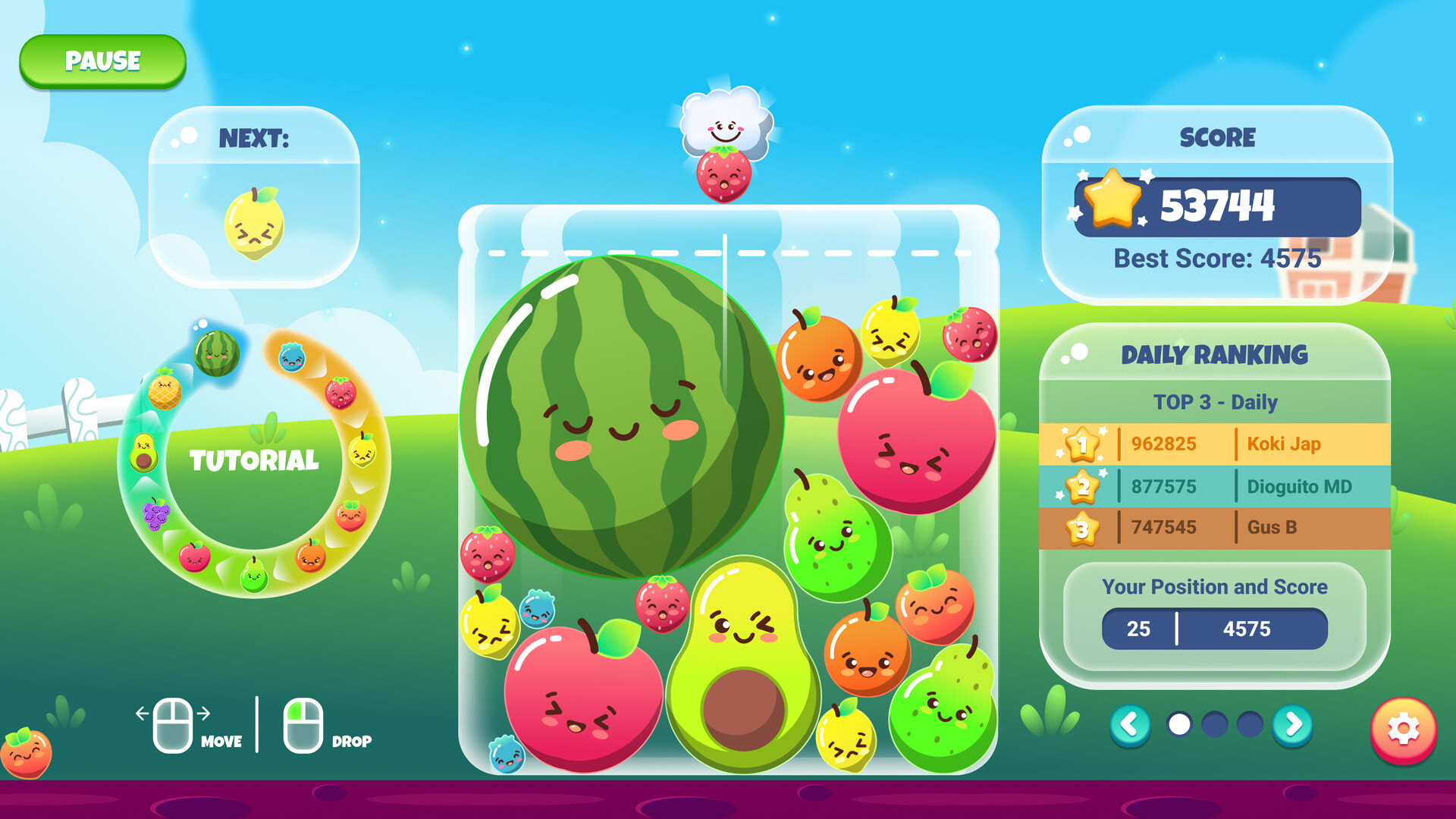Viewport: 1456px width, 819px height.
Task: Switch to the Daily Ranking panel title
Action: coord(1215,354)
